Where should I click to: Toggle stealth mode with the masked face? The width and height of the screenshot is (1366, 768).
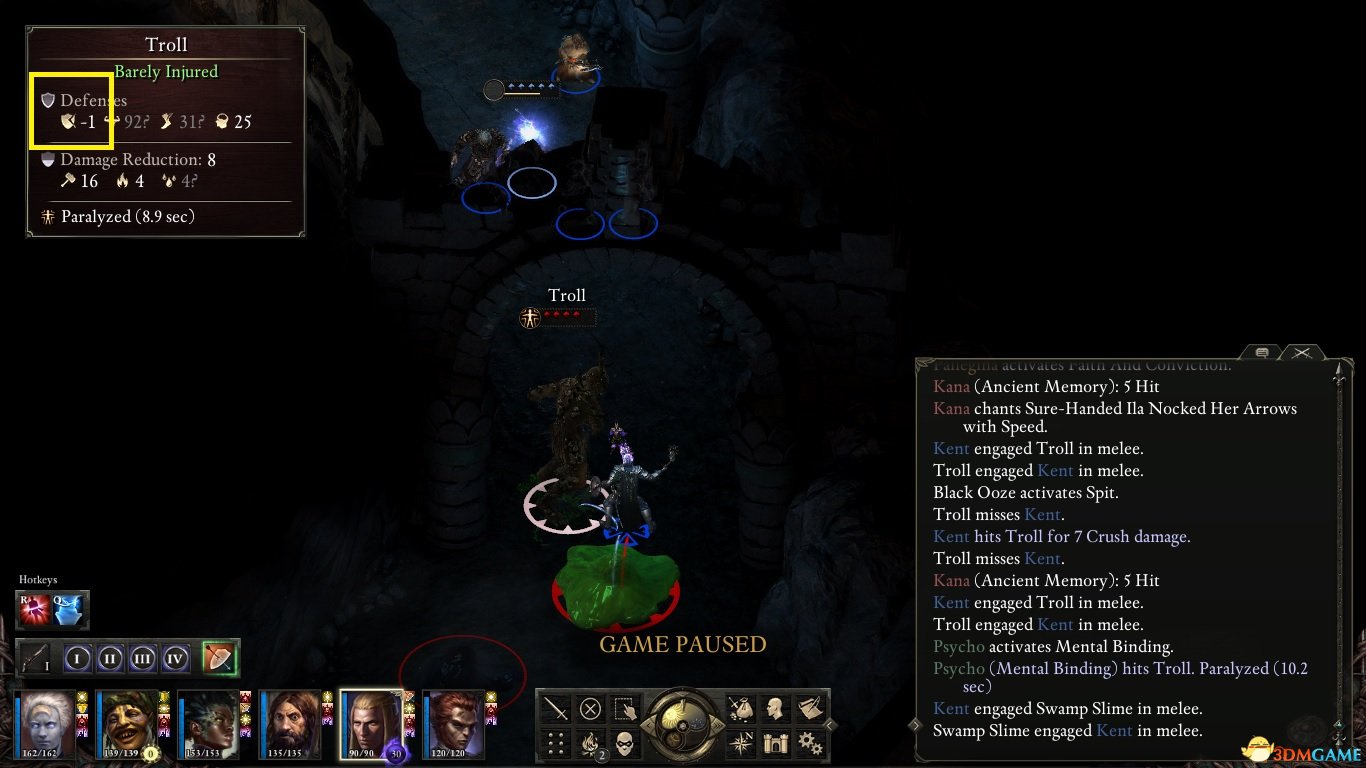[x=624, y=743]
